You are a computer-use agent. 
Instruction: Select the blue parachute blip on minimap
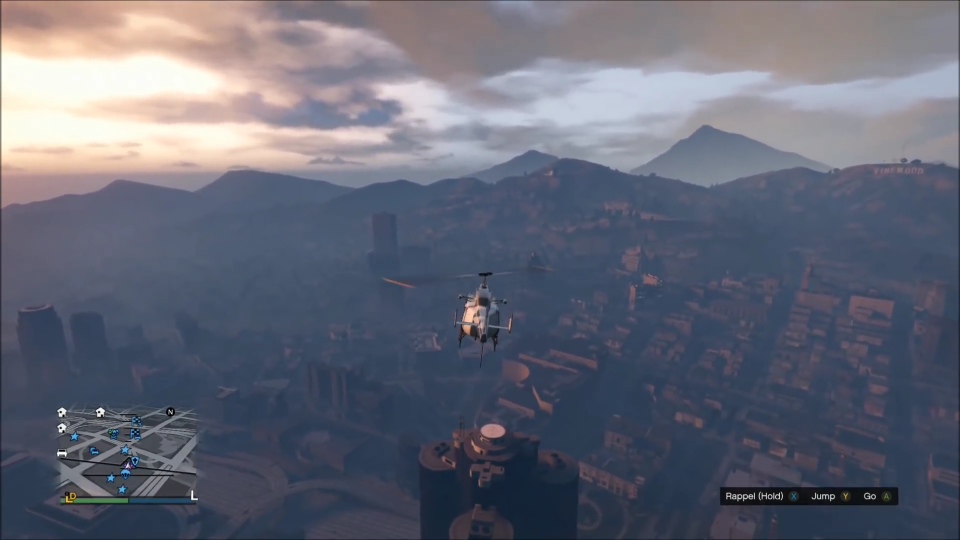124,474
